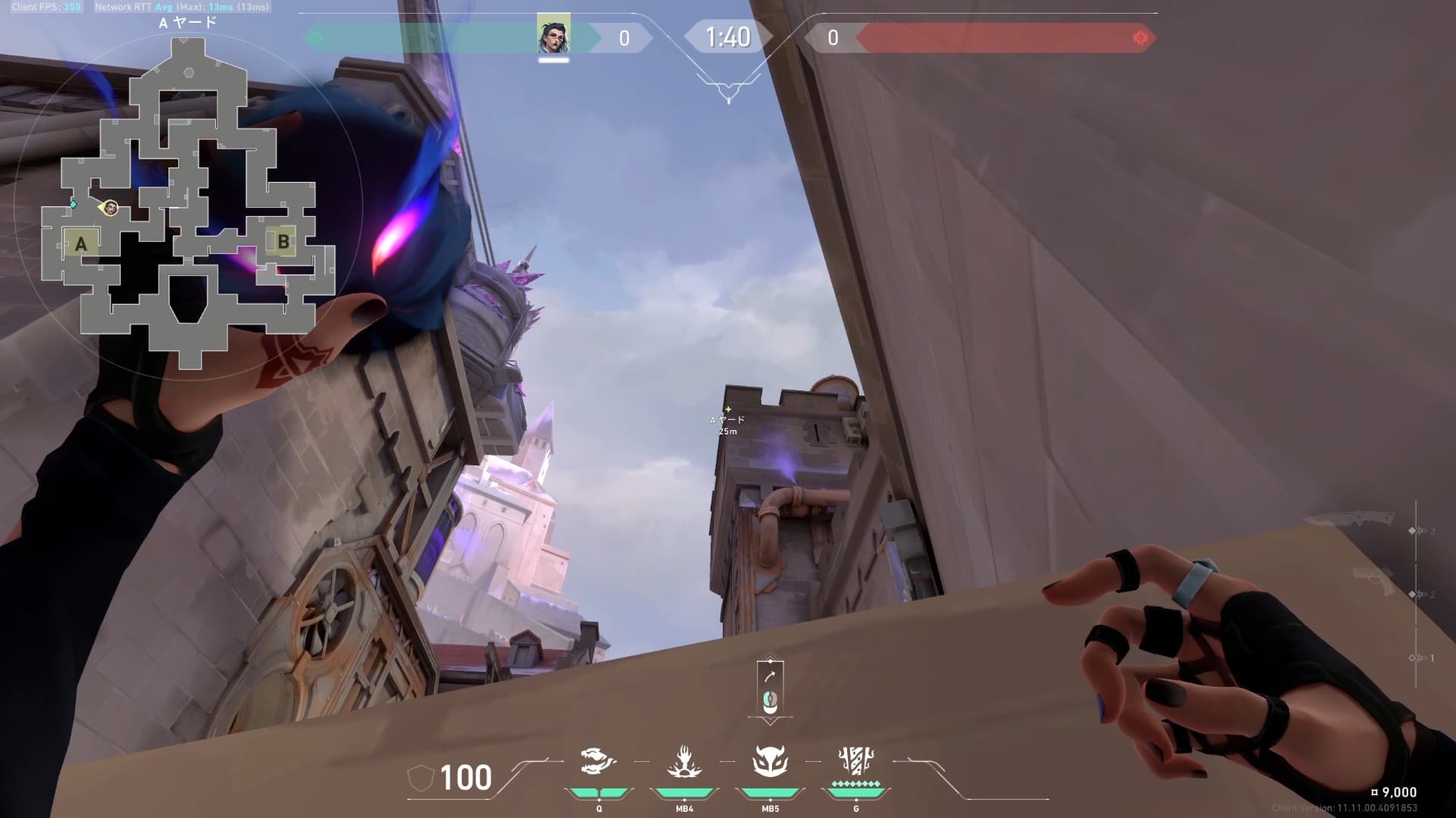Image resolution: width=1456 pixels, height=818 pixels.
Task: Choose the knife in the weapon list
Action: (x=1350, y=520)
